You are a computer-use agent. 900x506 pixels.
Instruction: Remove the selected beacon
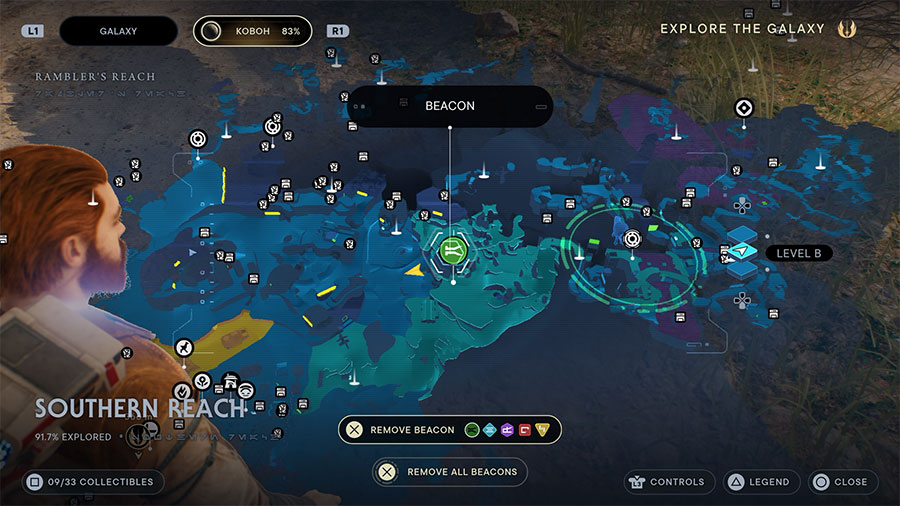399,430
